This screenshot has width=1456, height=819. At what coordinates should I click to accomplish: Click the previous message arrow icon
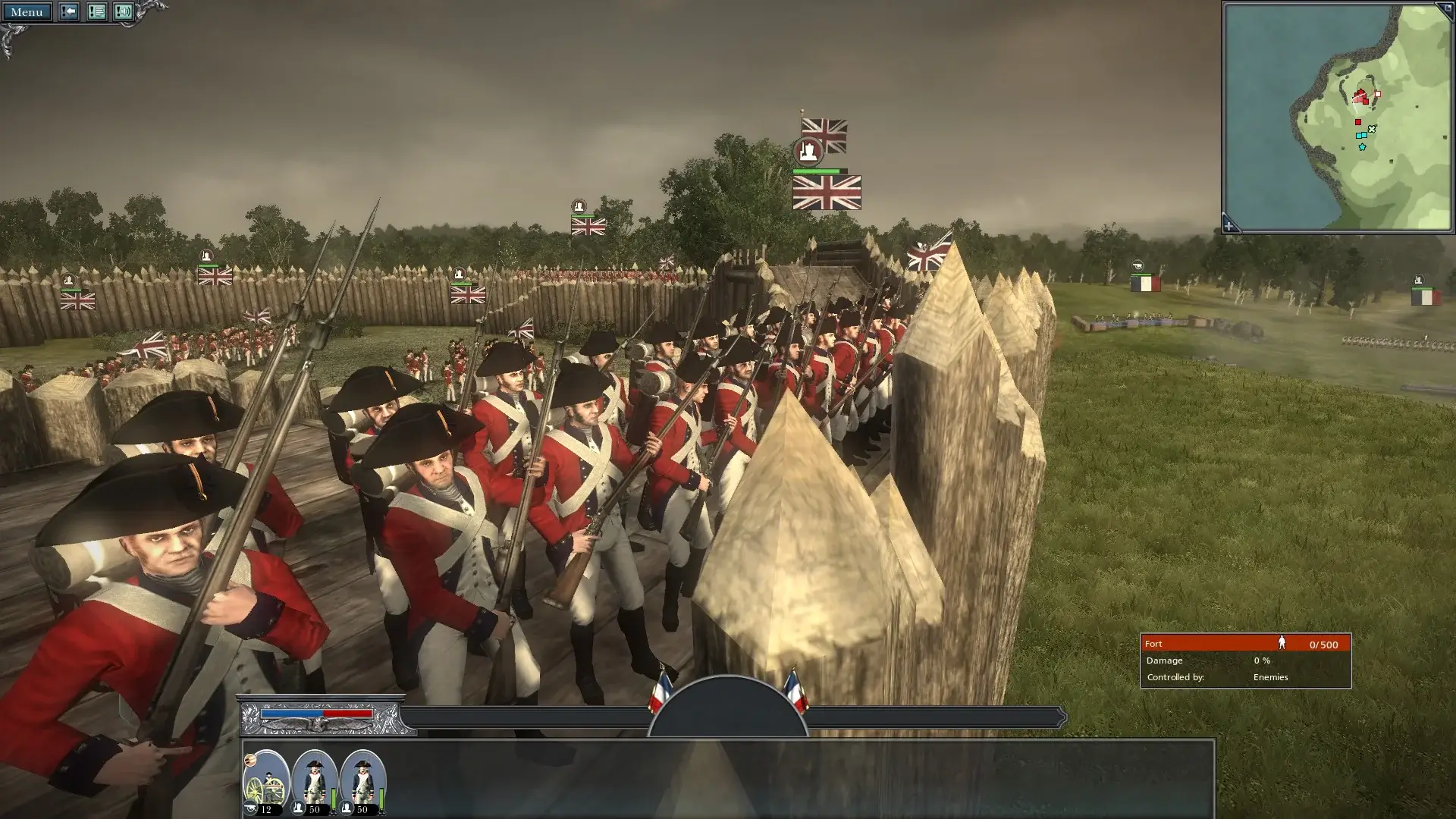tap(68, 12)
